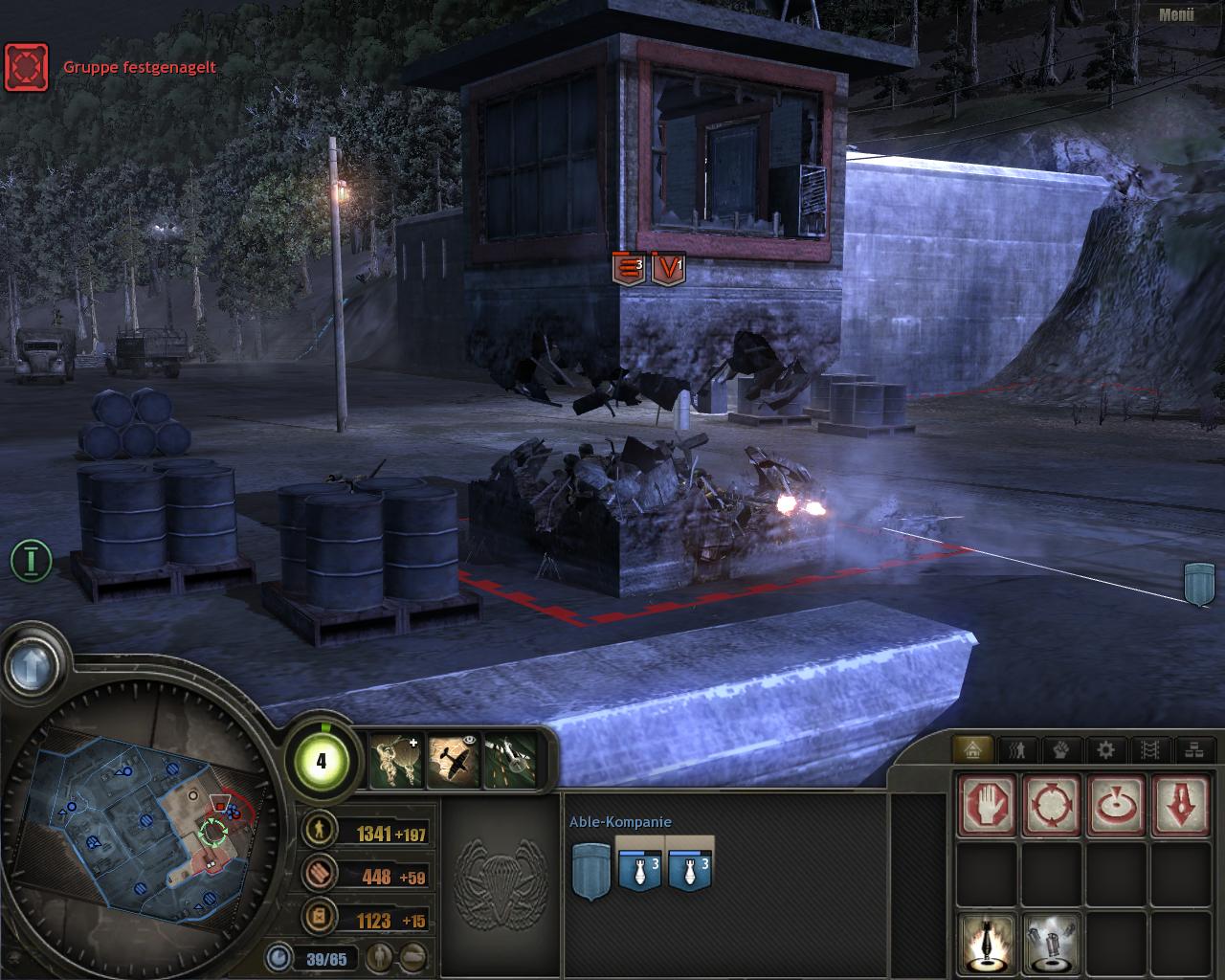Image resolution: width=1225 pixels, height=980 pixels.
Task: Switch to the house tab
Action: click(x=973, y=750)
